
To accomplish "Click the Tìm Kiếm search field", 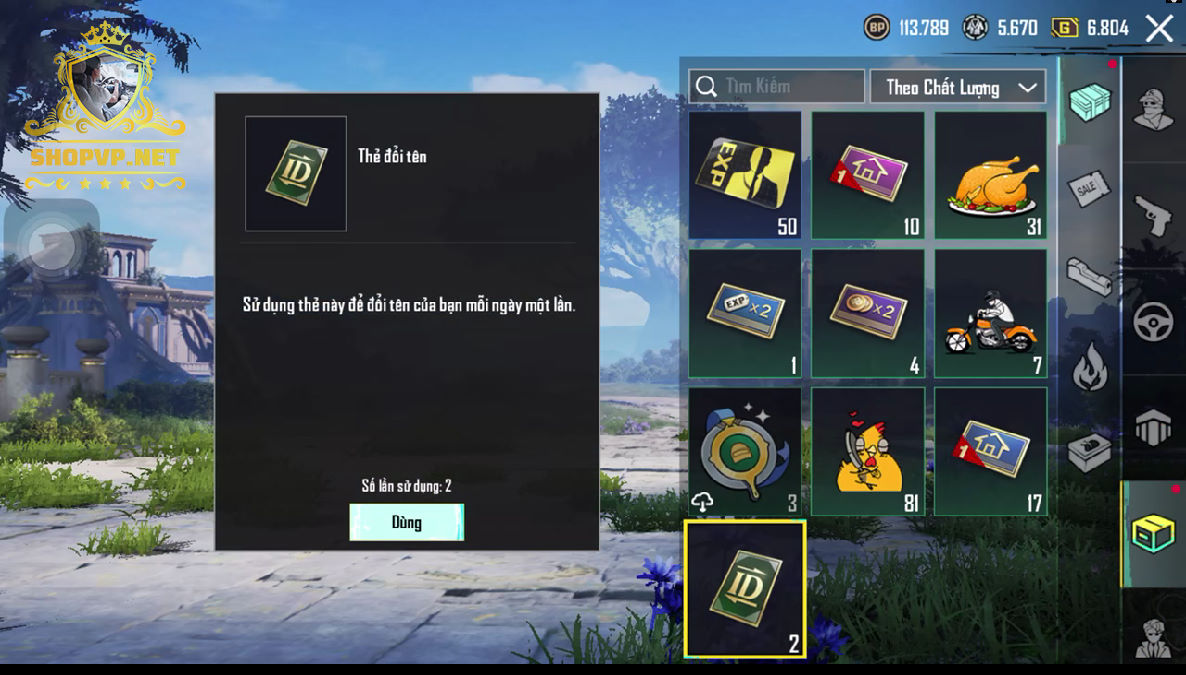I will 777,87.
